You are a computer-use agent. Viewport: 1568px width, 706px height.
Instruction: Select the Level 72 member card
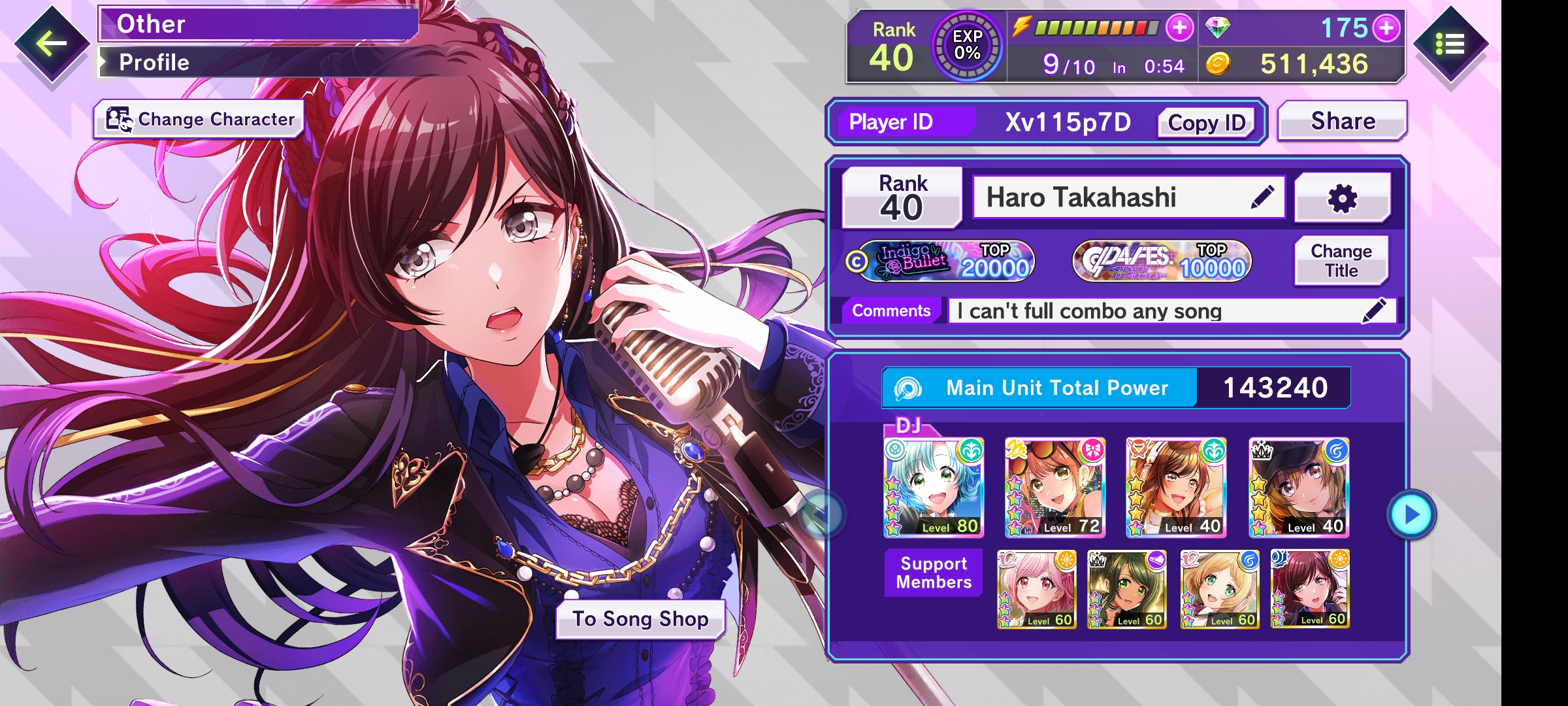coord(1055,488)
